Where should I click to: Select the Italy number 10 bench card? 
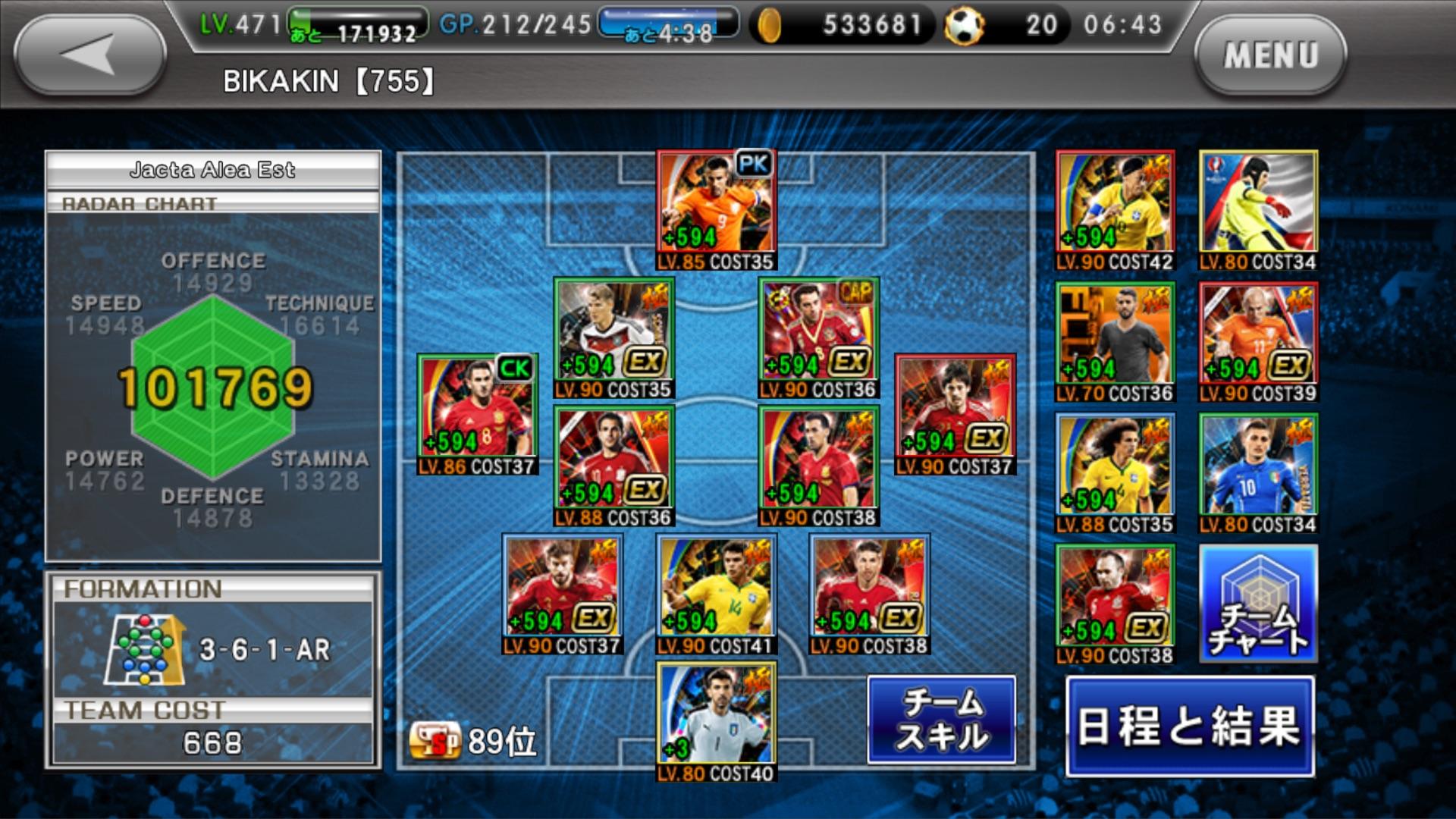[1258, 472]
